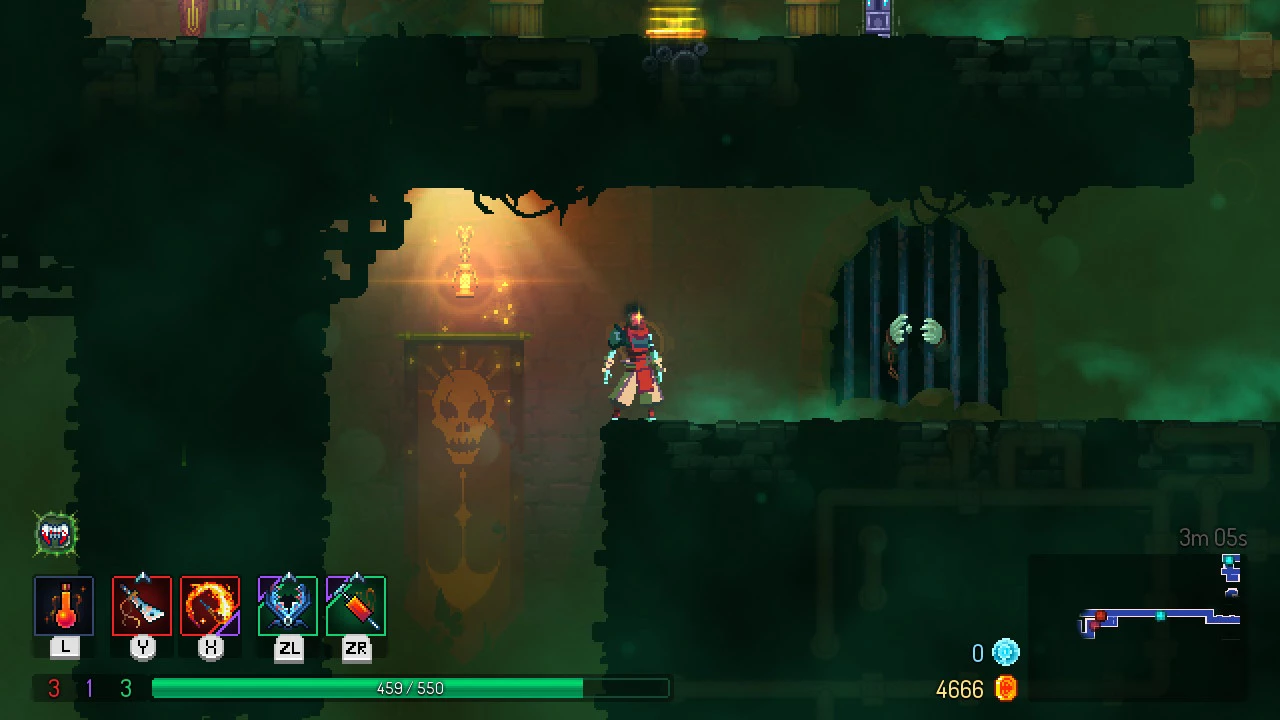This screenshot has height=720, width=1280.
Task: Activate the fiery ring weapon slot
Action: [210, 606]
